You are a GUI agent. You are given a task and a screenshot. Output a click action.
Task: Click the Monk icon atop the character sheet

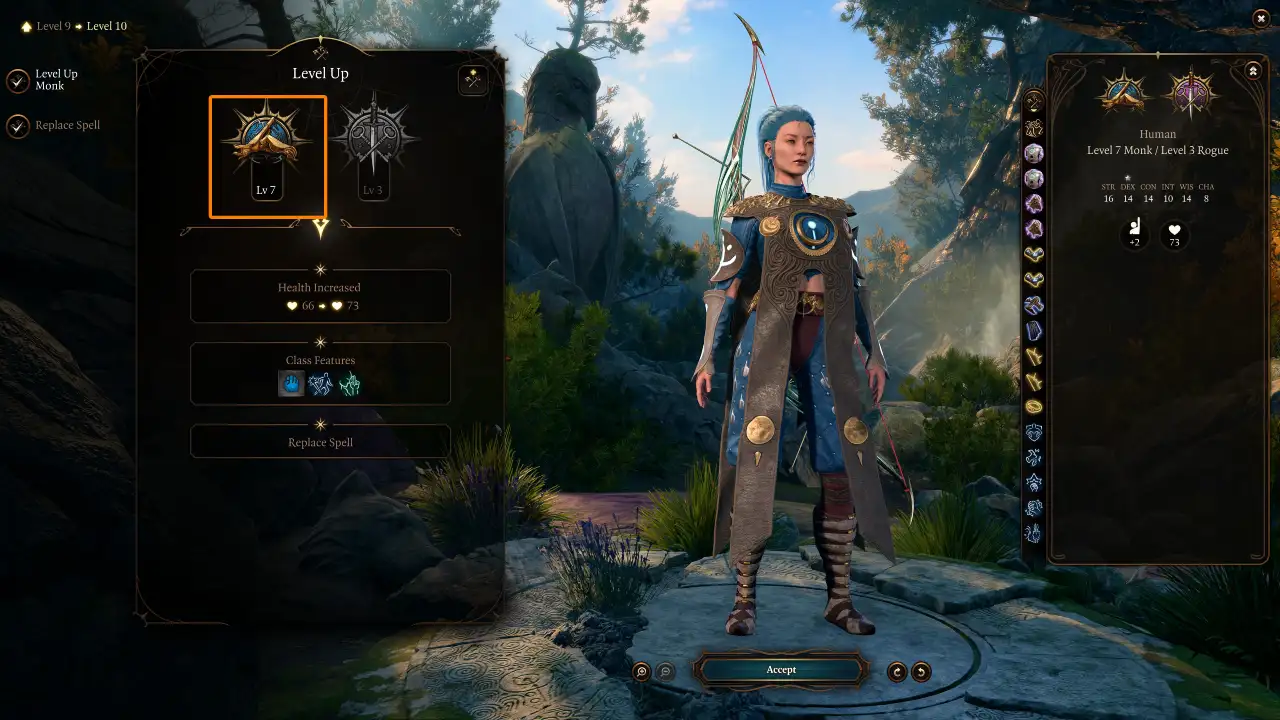tap(1121, 92)
